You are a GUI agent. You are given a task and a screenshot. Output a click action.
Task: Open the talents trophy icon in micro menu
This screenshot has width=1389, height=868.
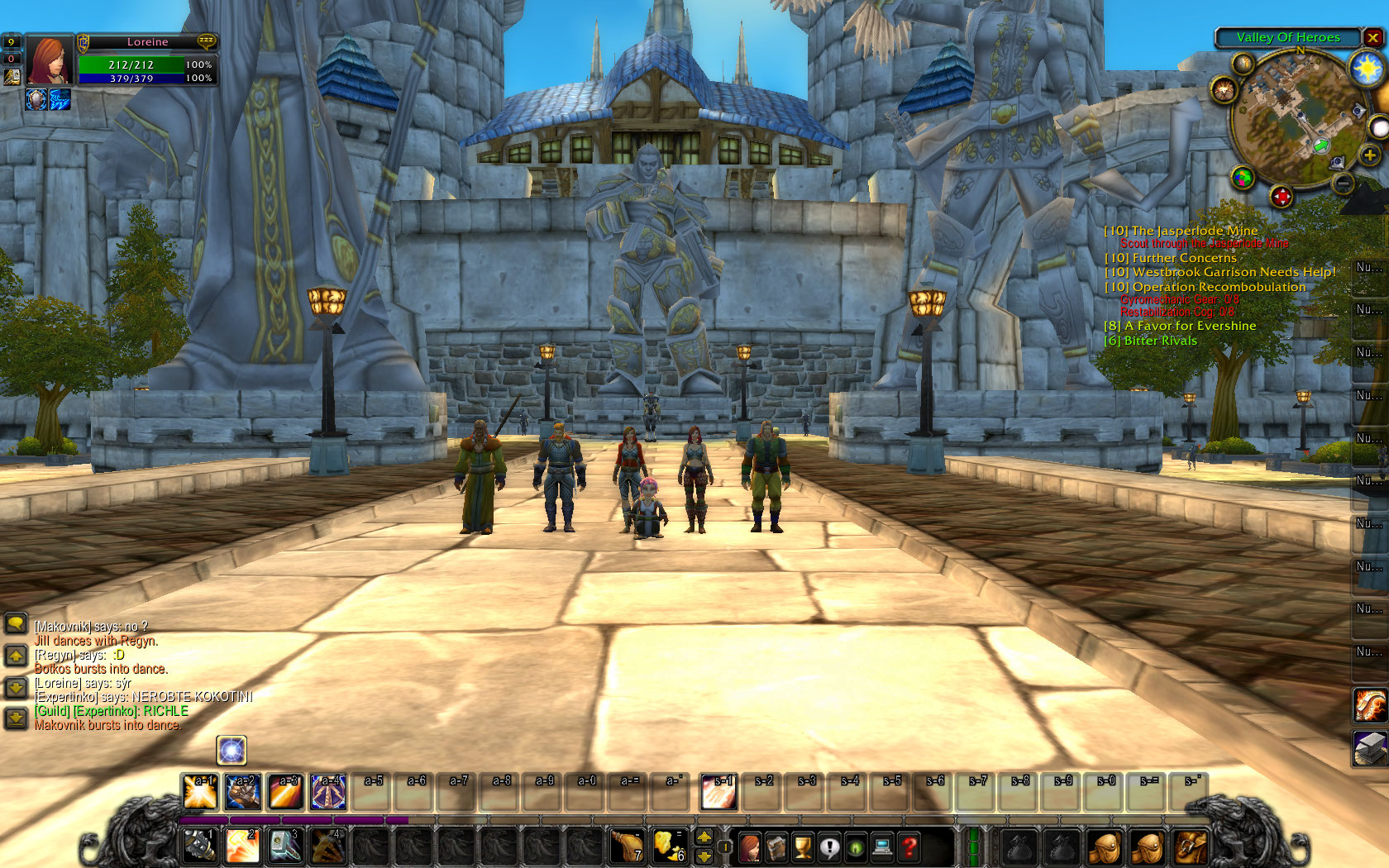[x=804, y=846]
